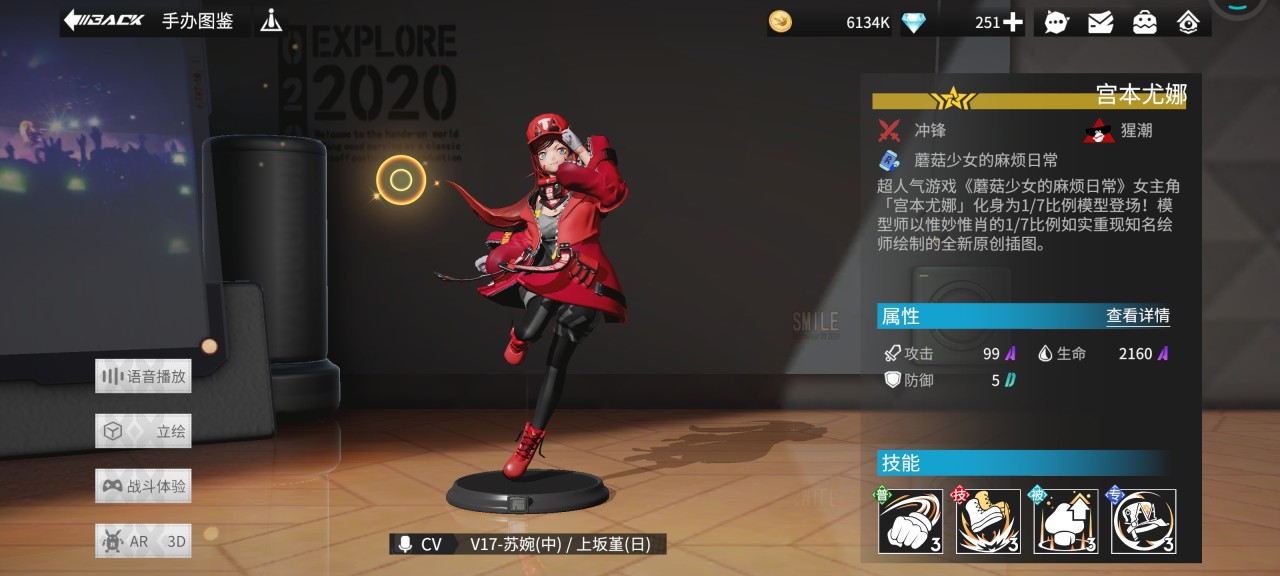The height and width of the screenshot is (576, 1280).
Task: Open the briefcase icon in top bar
Action: pos(1144,22)
